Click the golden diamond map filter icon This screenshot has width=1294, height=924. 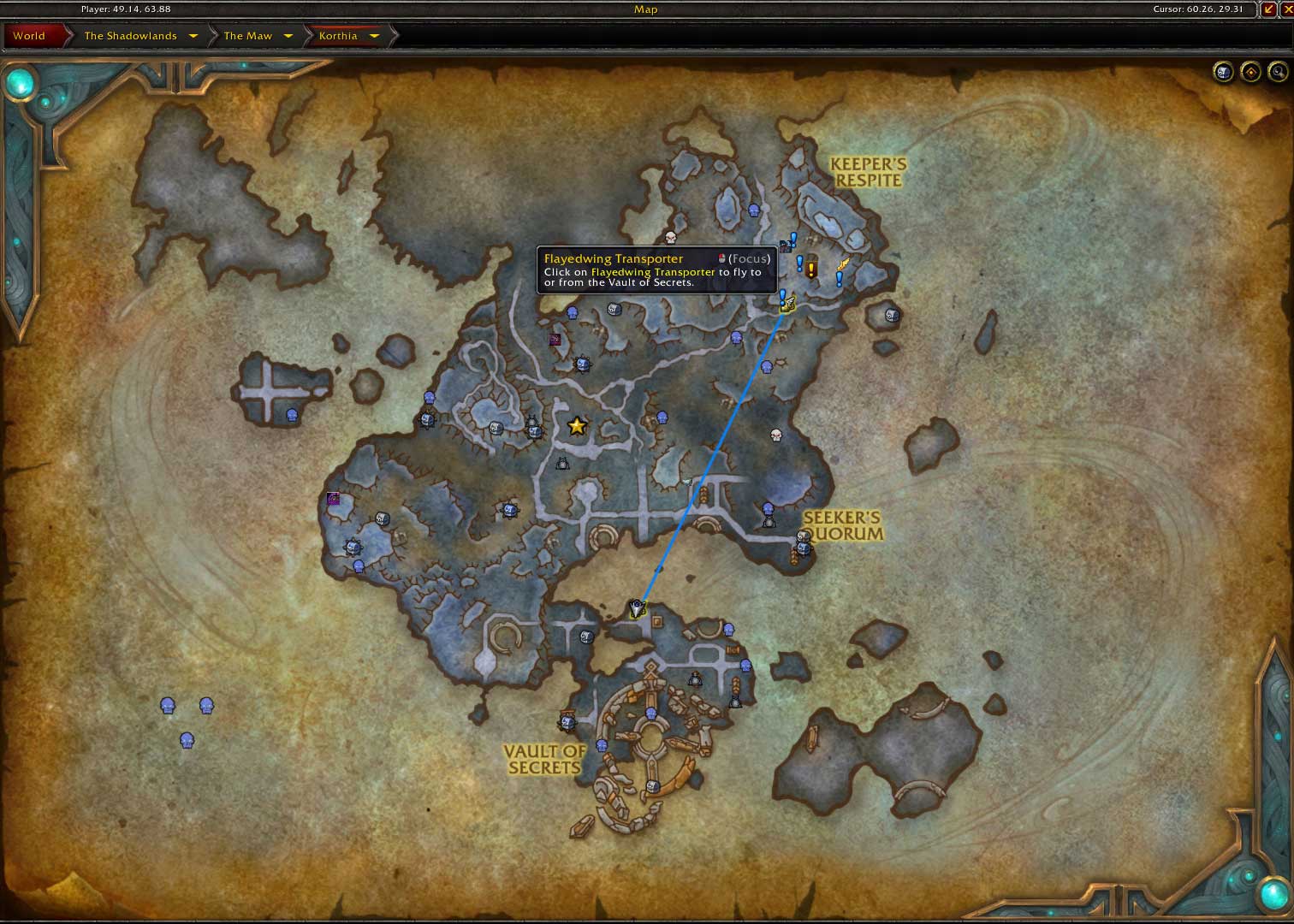(1249, 72)
